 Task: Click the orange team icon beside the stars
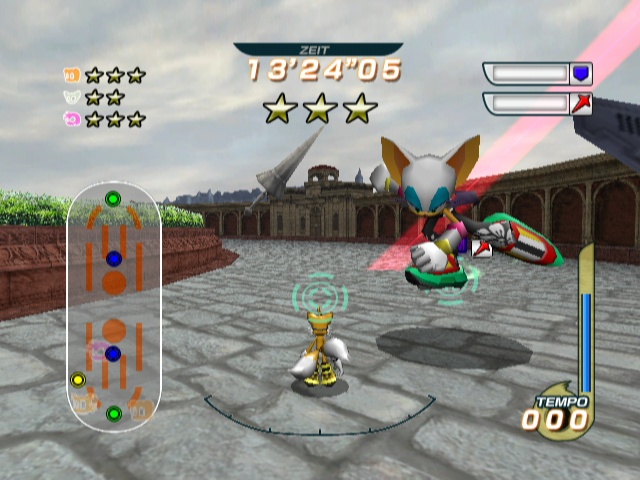71,74
